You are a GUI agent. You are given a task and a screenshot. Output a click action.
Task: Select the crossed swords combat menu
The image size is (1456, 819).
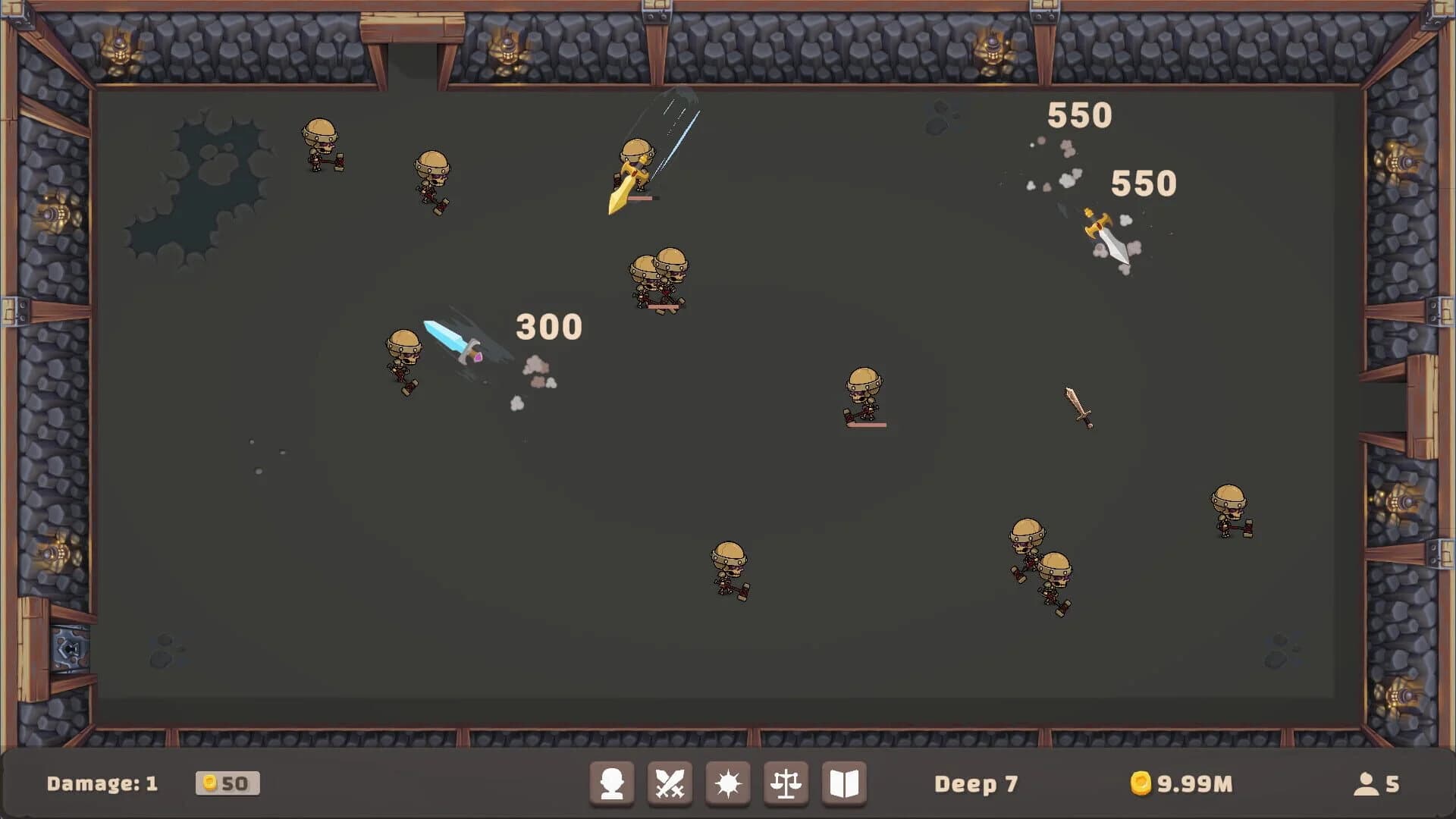pyautogui.click(x=670, y=784)
